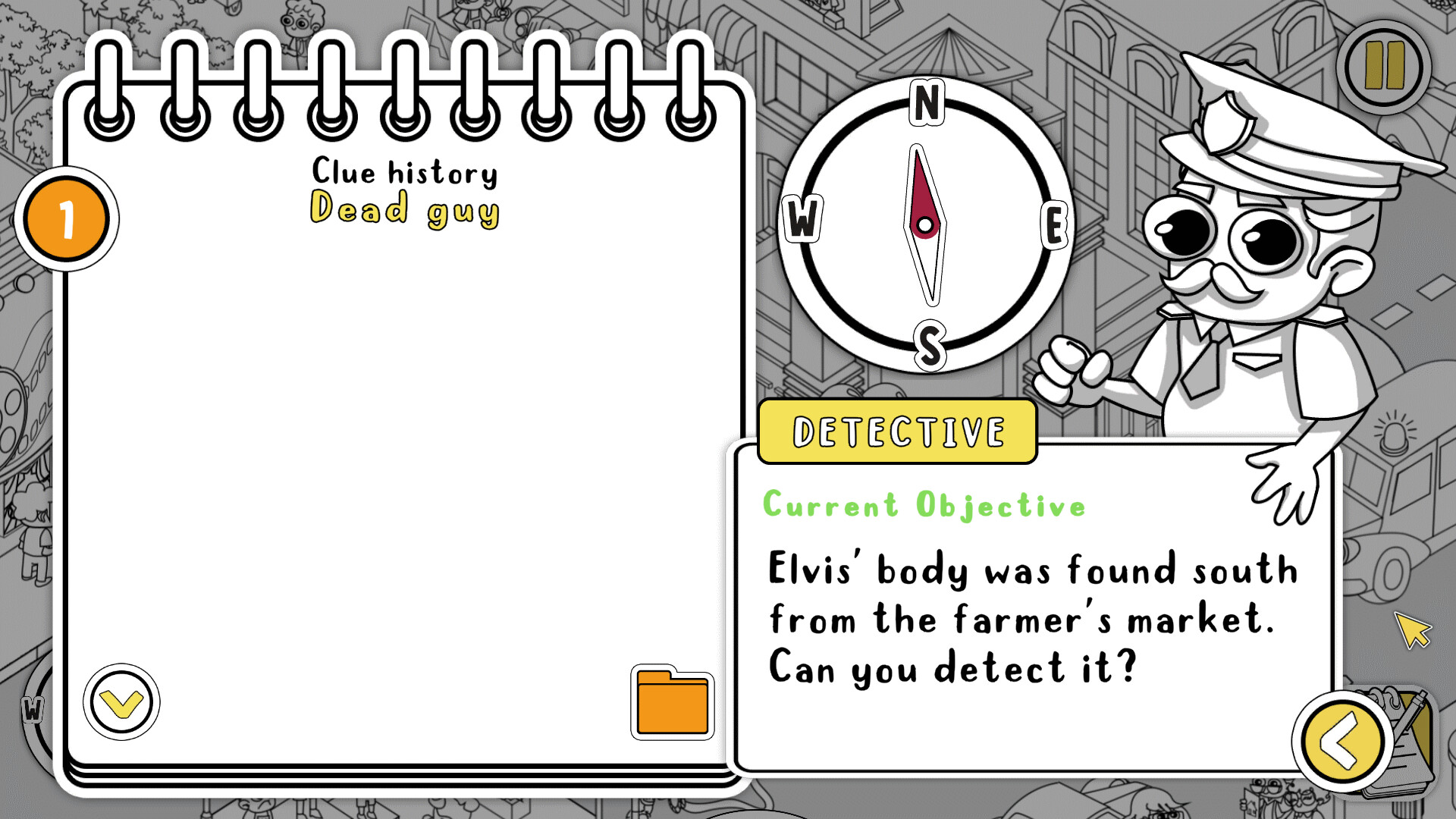
Task: Click the yellow down-arrow on the notepad
Action: click(121, 702)
